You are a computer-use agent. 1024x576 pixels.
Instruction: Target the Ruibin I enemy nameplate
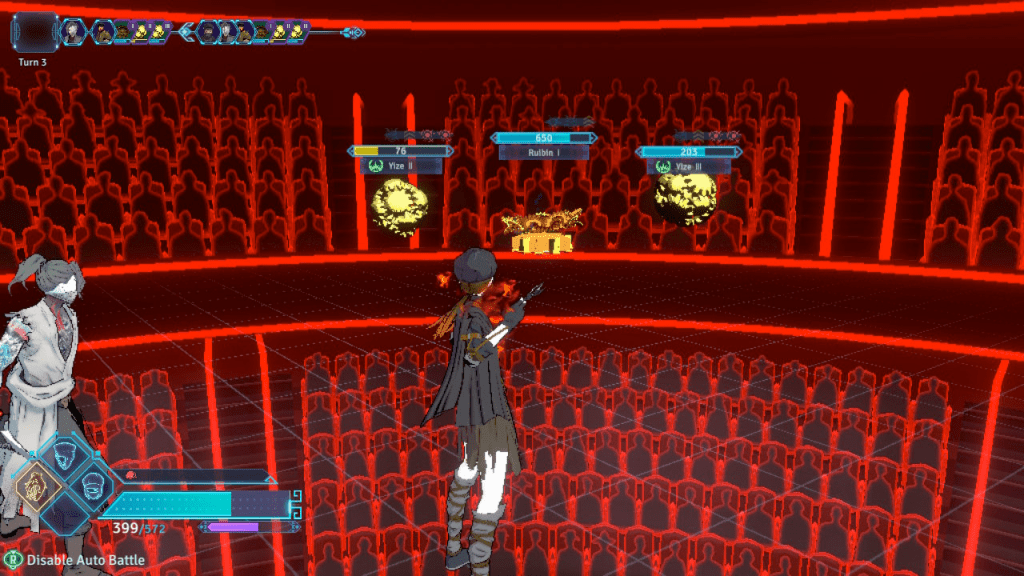[544, 153]
